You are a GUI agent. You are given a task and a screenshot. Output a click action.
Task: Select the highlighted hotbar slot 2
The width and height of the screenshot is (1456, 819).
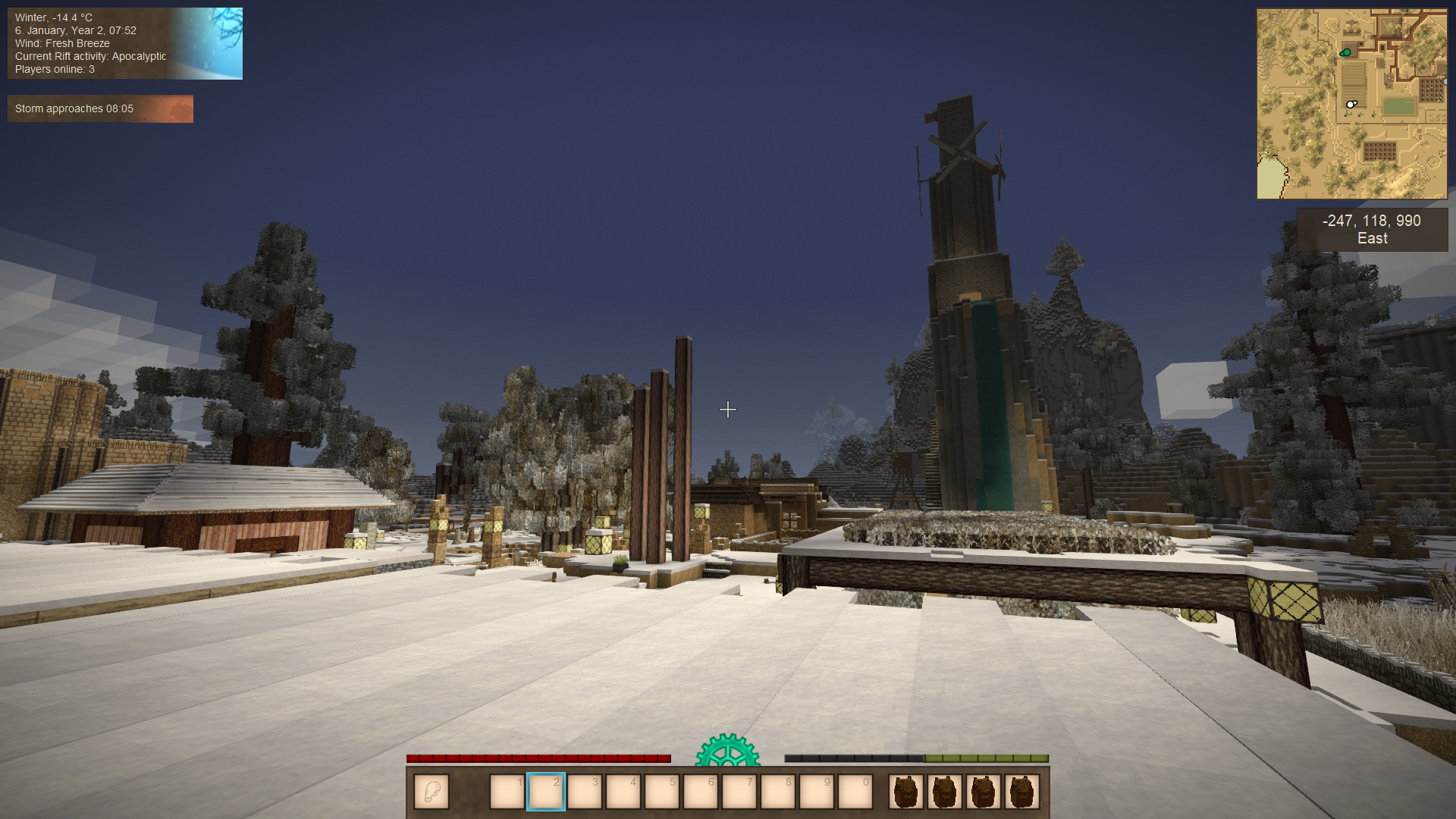[x=546, y=792]
